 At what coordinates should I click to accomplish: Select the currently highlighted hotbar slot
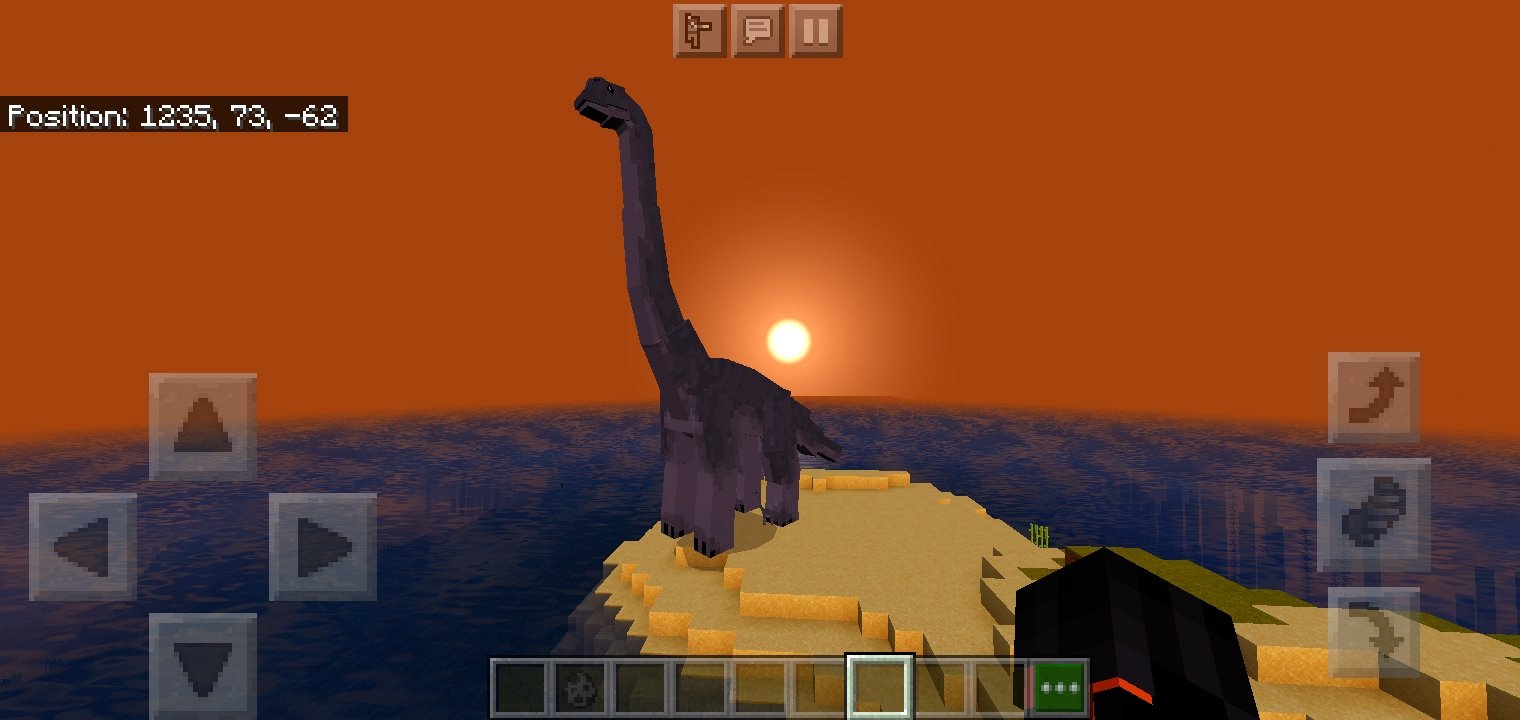pyautogui.click(x=881, y=687)
